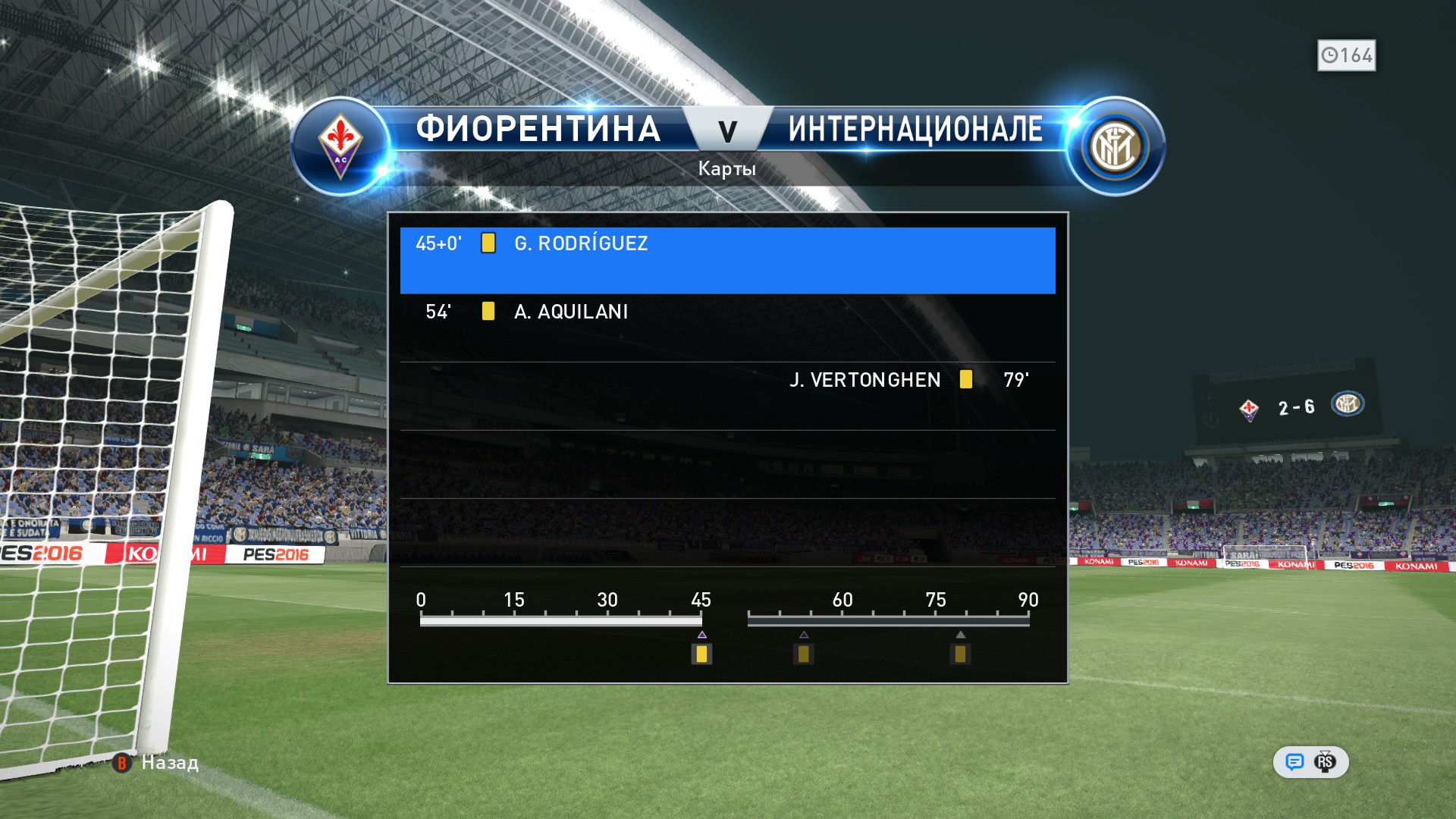The height and width of the screenshot is (819, 1456).
Task: Open the chat bubble overlay icon
Action: [1294, 762]
